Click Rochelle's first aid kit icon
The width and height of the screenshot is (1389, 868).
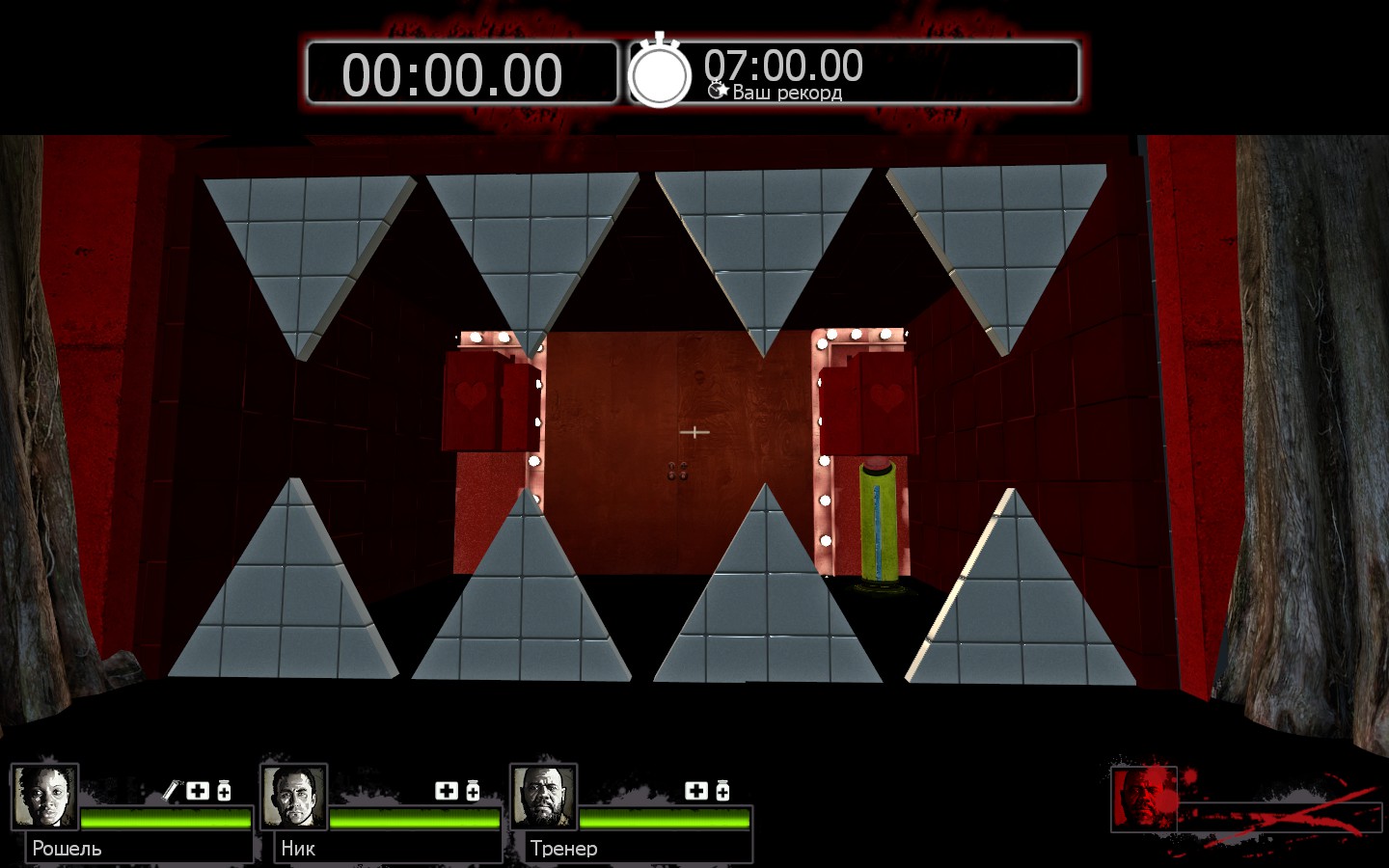click(198, 791)
